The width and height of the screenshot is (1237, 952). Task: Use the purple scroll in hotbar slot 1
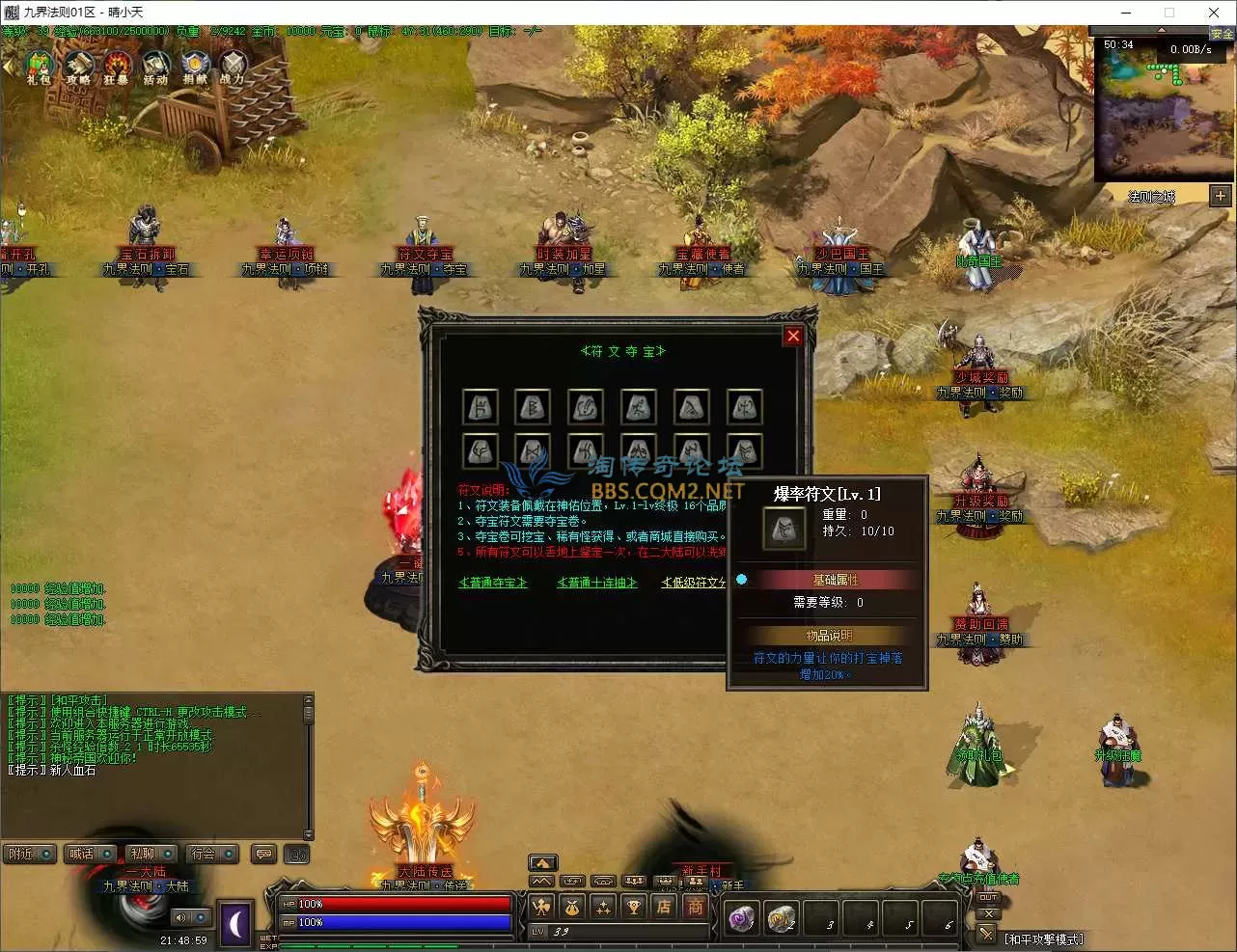[742, 919]
